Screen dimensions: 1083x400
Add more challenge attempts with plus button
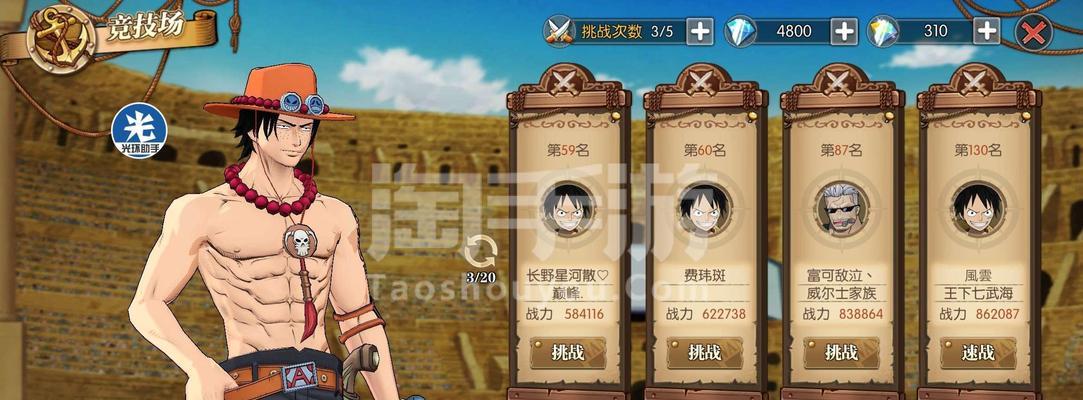(x=700, y=31)
